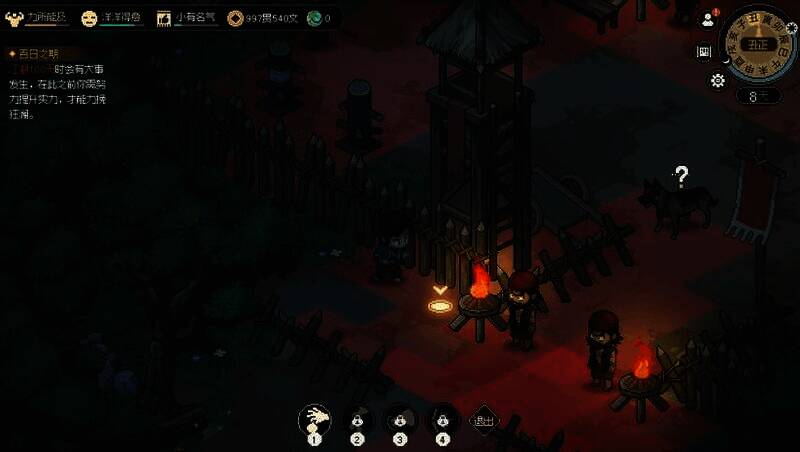Click the face mood status icon
The width and height of the screenshot is (800, 452).
[x=89, y=18]
